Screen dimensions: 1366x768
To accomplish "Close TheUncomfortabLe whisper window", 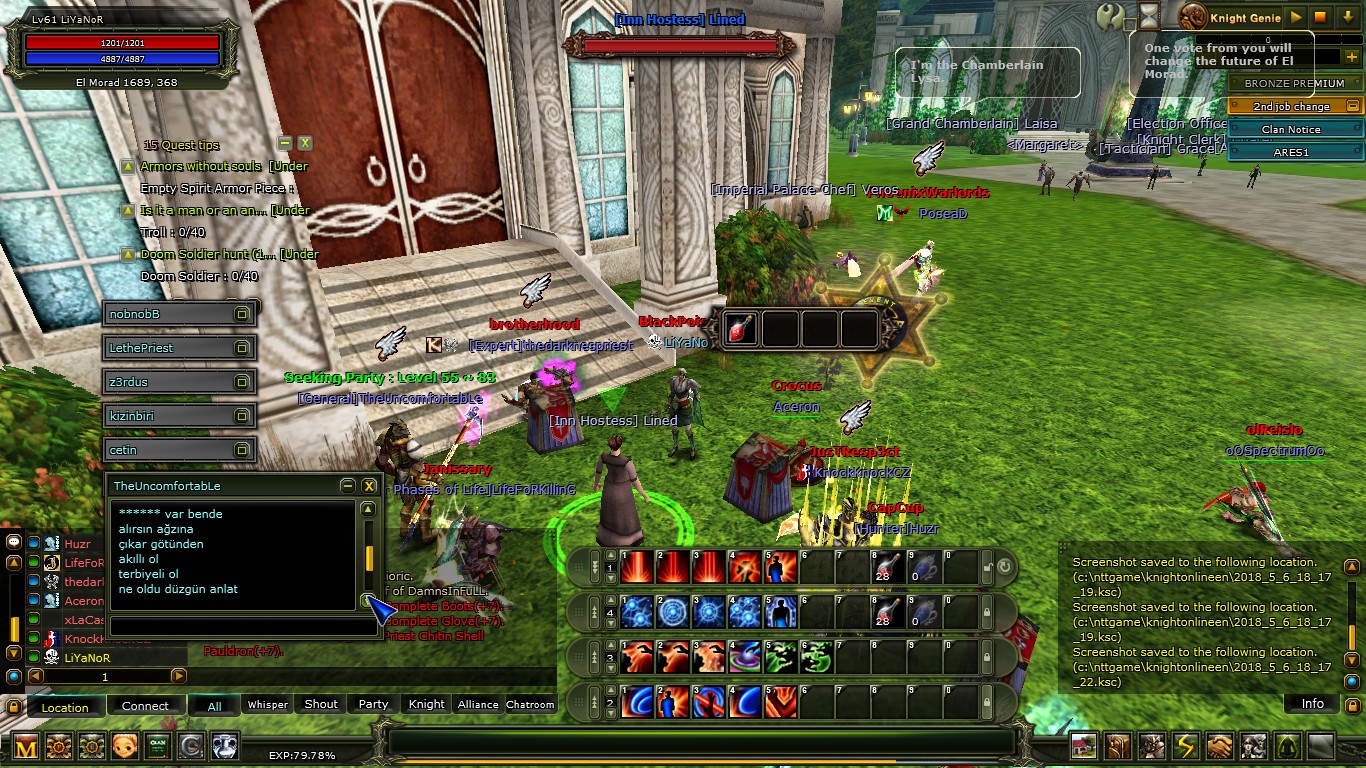I will 369,486.
